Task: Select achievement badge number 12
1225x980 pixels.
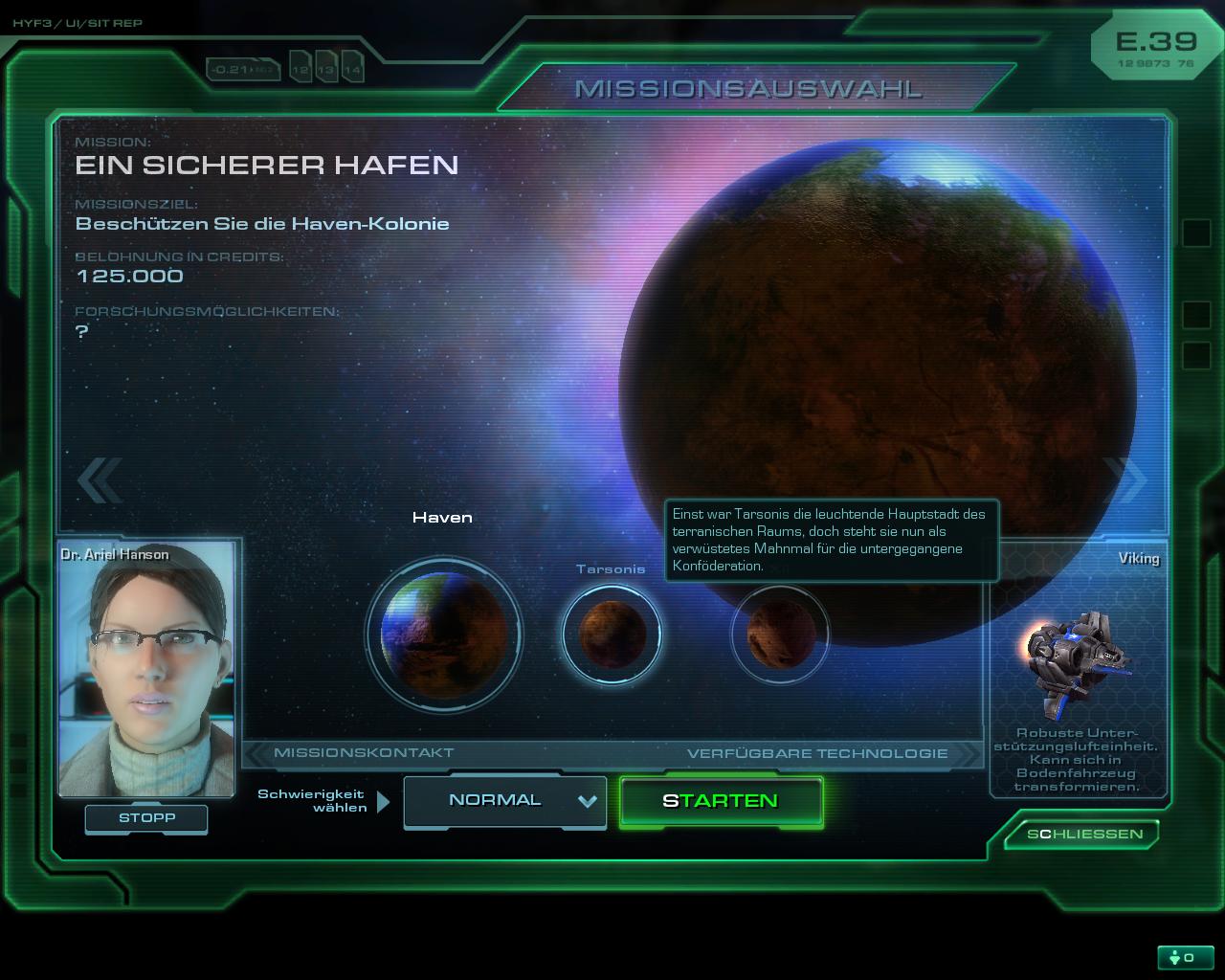Action: pos(301,68)
